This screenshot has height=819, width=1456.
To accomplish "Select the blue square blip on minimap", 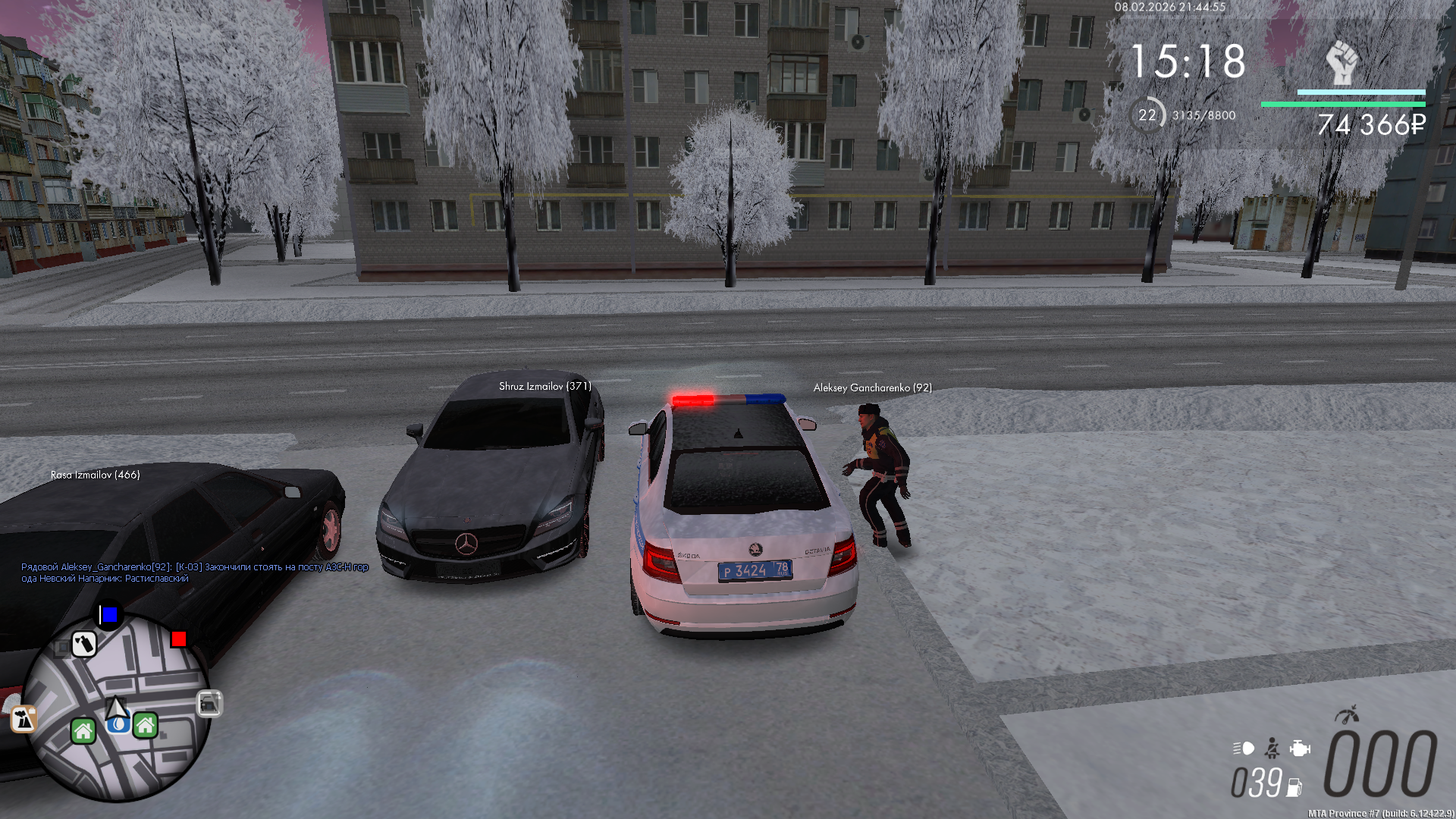I will pos(109,614).
